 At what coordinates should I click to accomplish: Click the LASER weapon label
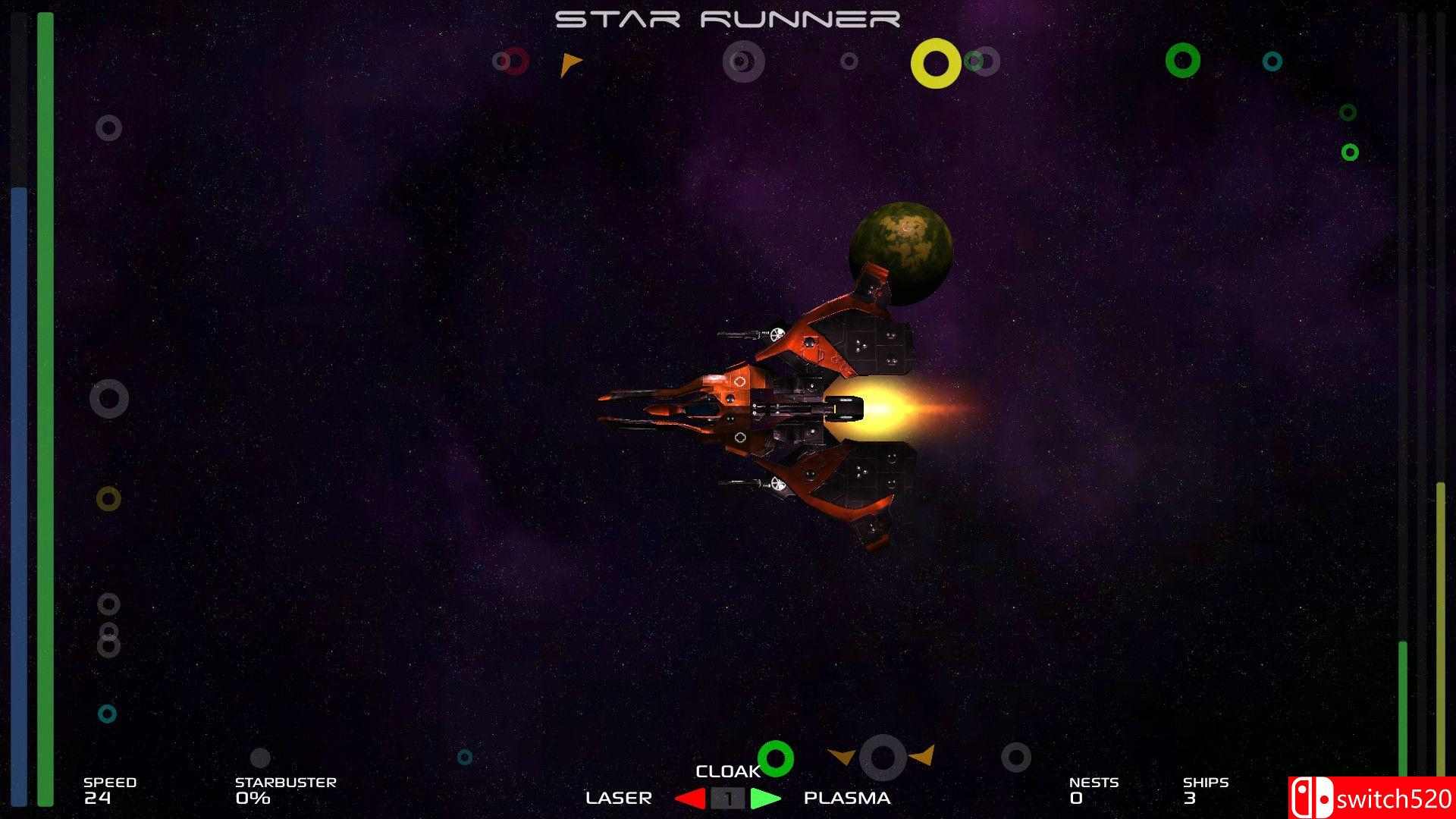tap(619, 798)
